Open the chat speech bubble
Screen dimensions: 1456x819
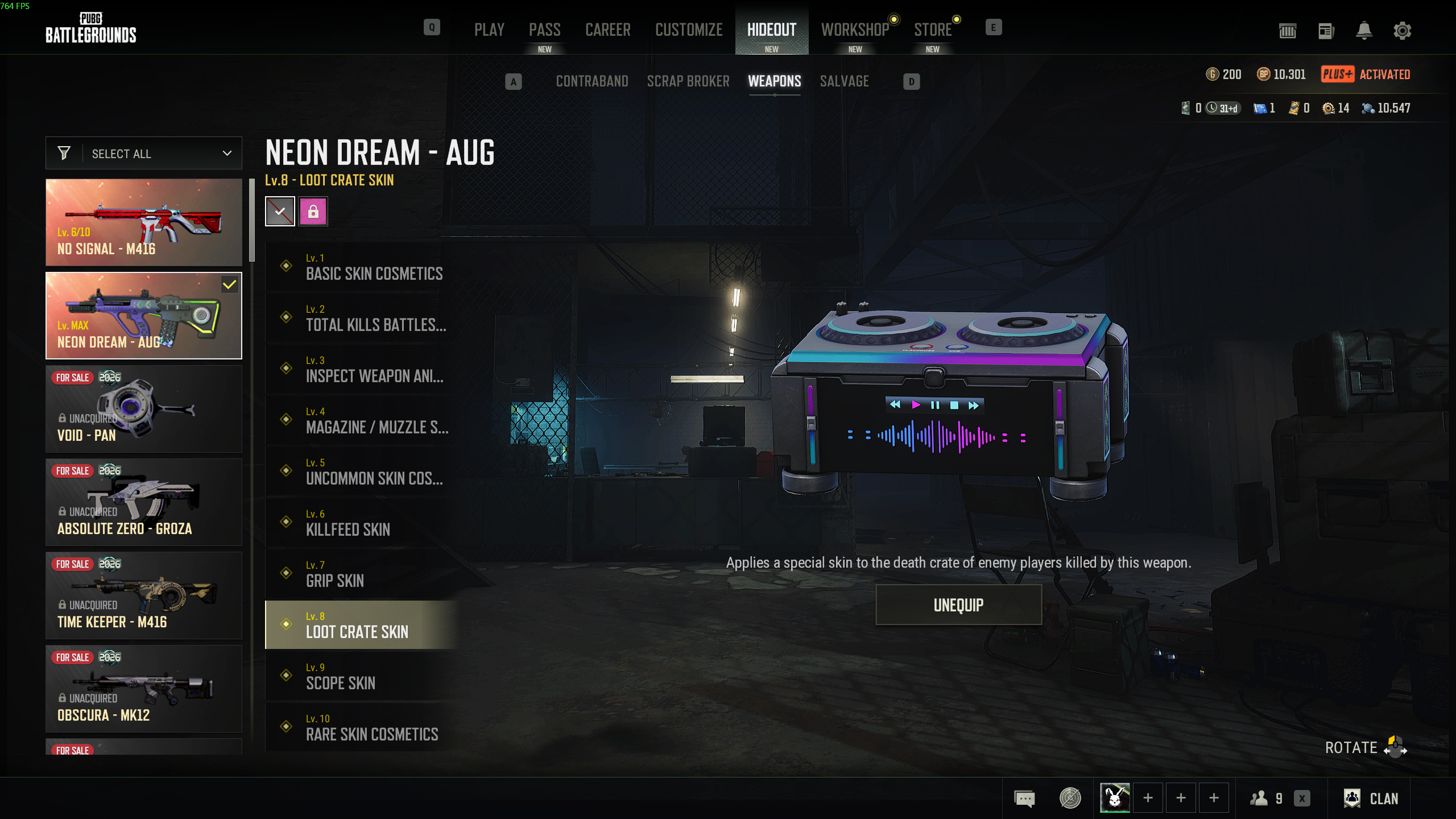pos(1024,799)
